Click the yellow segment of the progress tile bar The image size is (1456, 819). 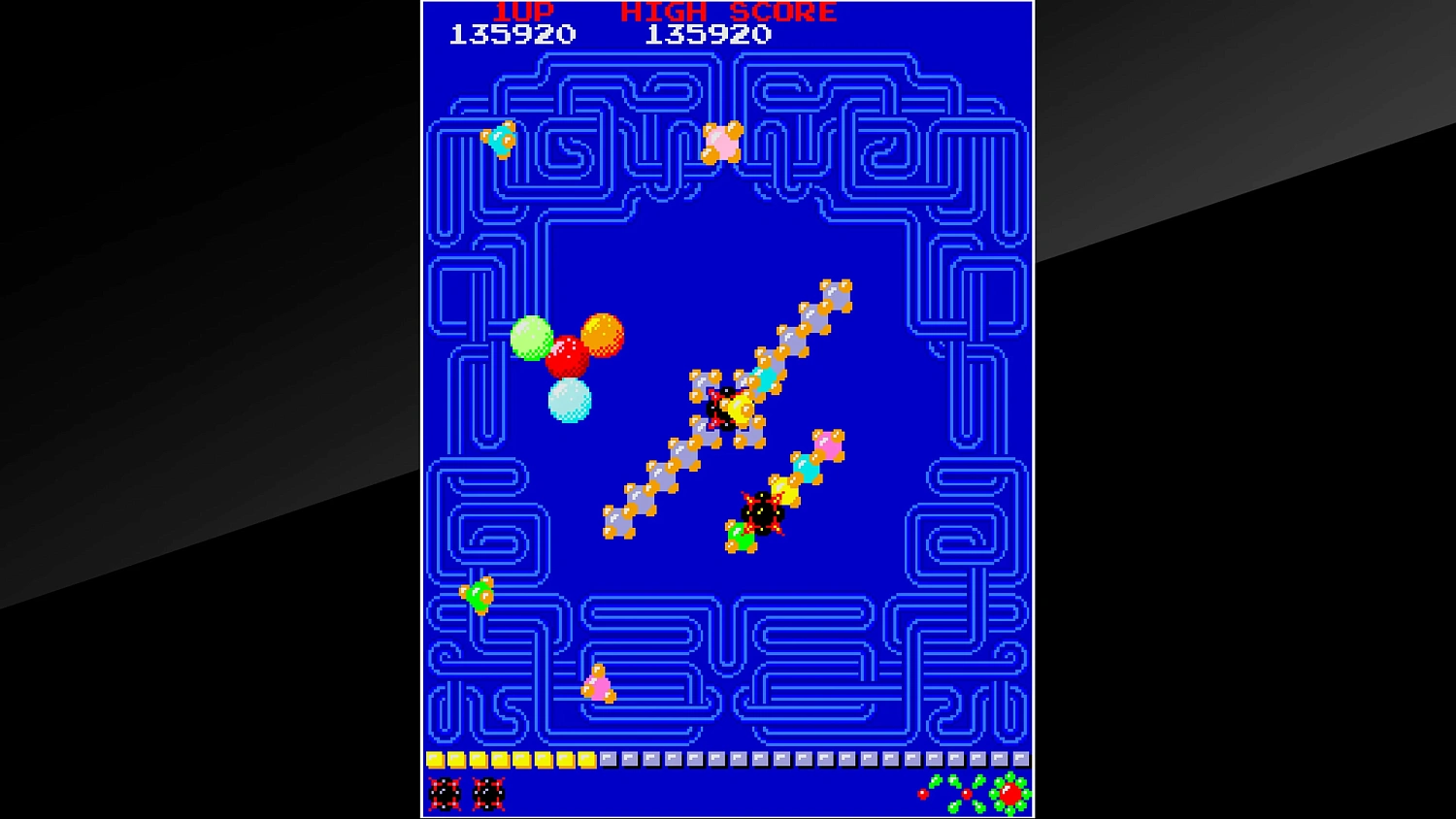(x=510, y=759)
